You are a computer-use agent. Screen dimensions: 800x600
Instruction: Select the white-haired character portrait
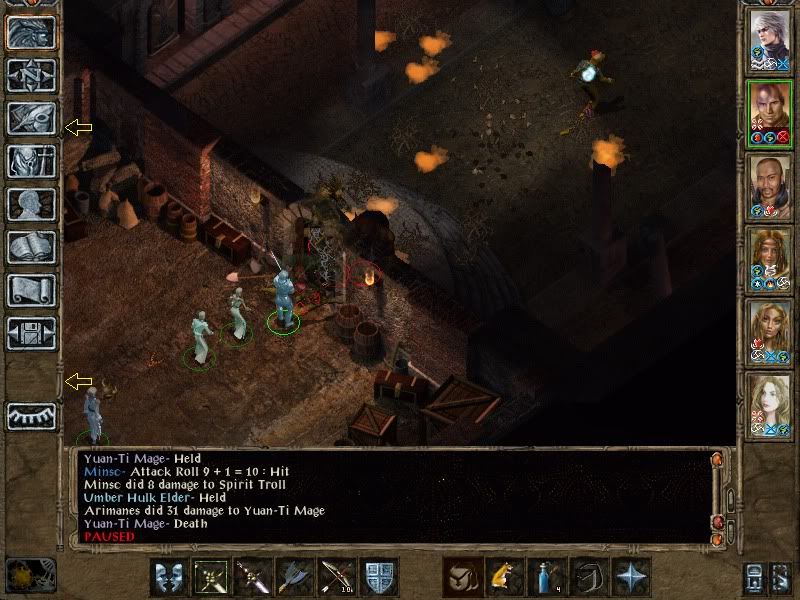pyautogui.click(x=769, y=42)
